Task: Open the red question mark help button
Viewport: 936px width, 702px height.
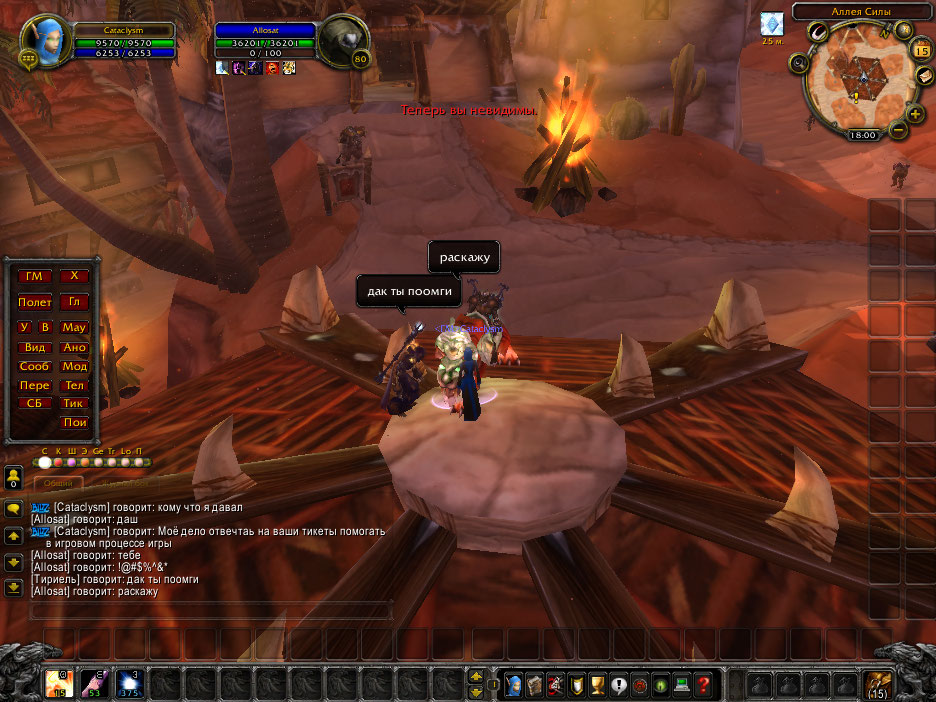Action: click(x=703, y=686)
